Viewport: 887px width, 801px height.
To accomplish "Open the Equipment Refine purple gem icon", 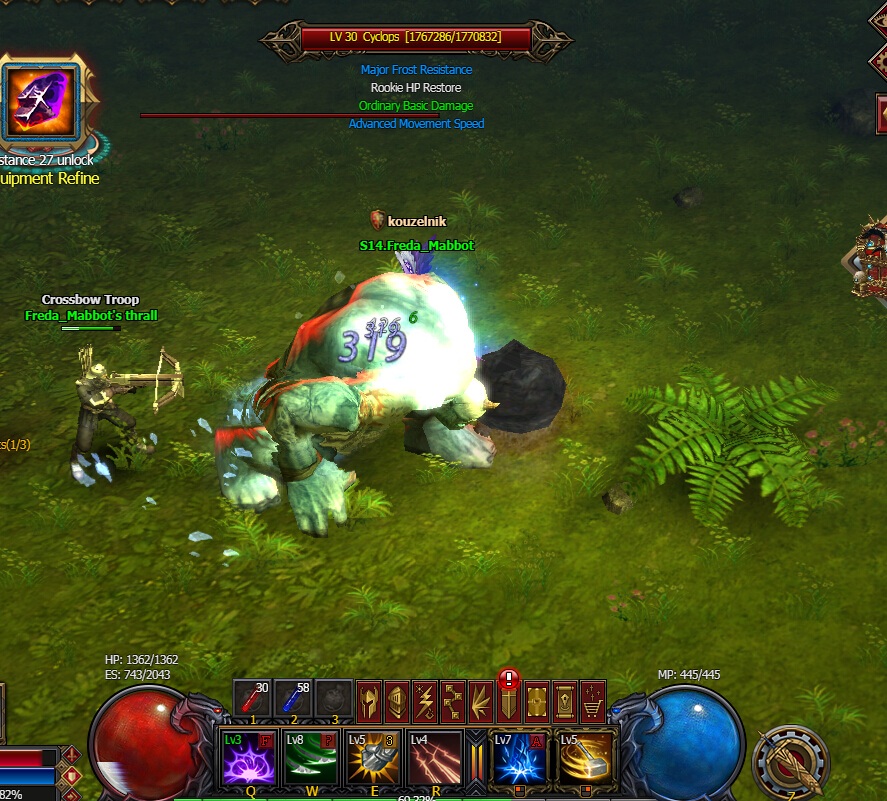I will 41,99.
